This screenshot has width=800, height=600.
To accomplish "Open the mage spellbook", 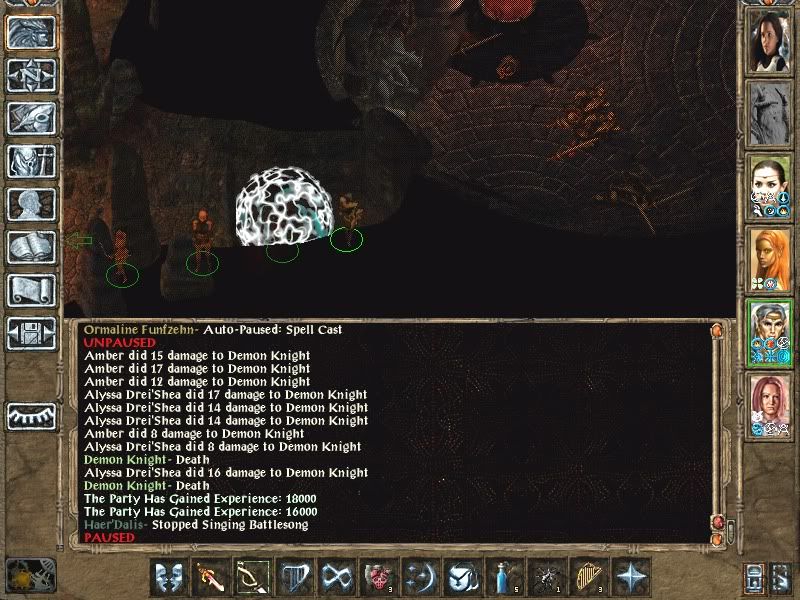I will point(31,247).
